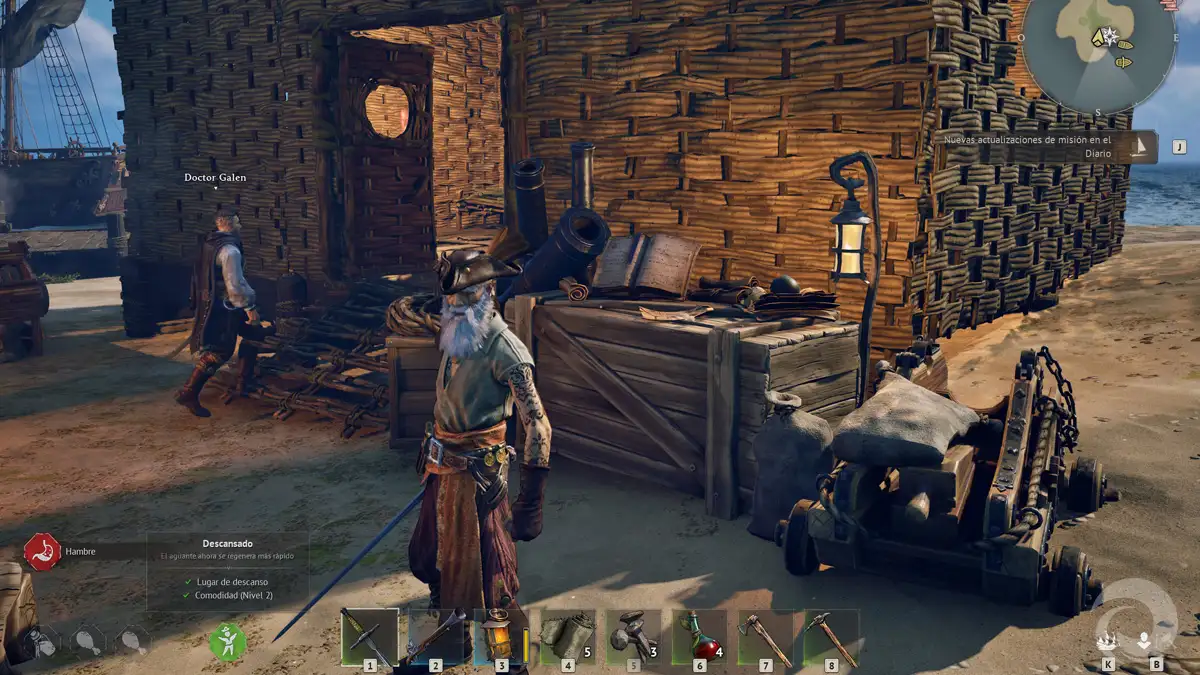This screenshot has width=1200, height=675.
Task: Use the red potion flask slot
Action: [699, 636]
